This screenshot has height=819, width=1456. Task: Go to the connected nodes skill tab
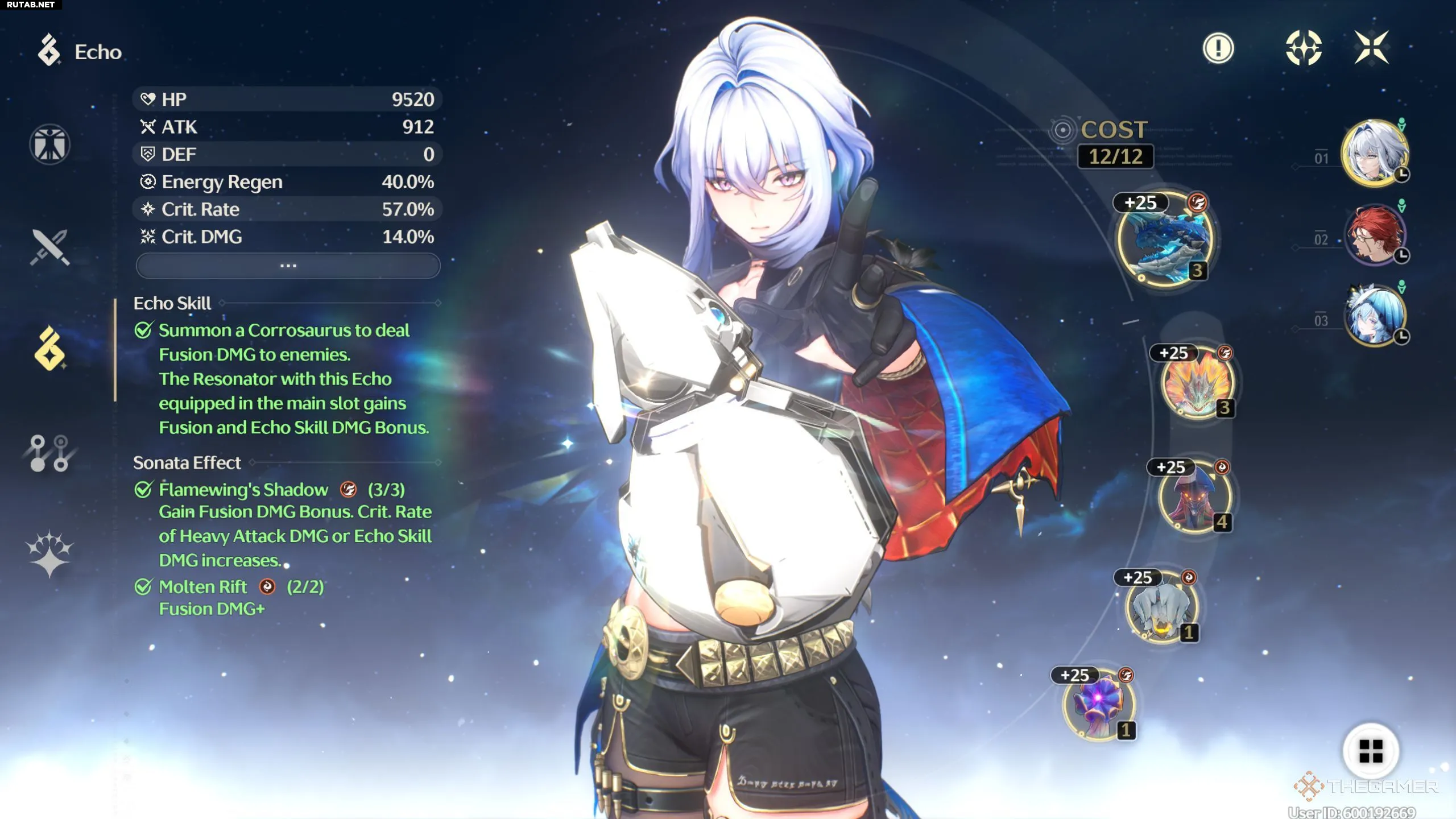pos(49,453)
